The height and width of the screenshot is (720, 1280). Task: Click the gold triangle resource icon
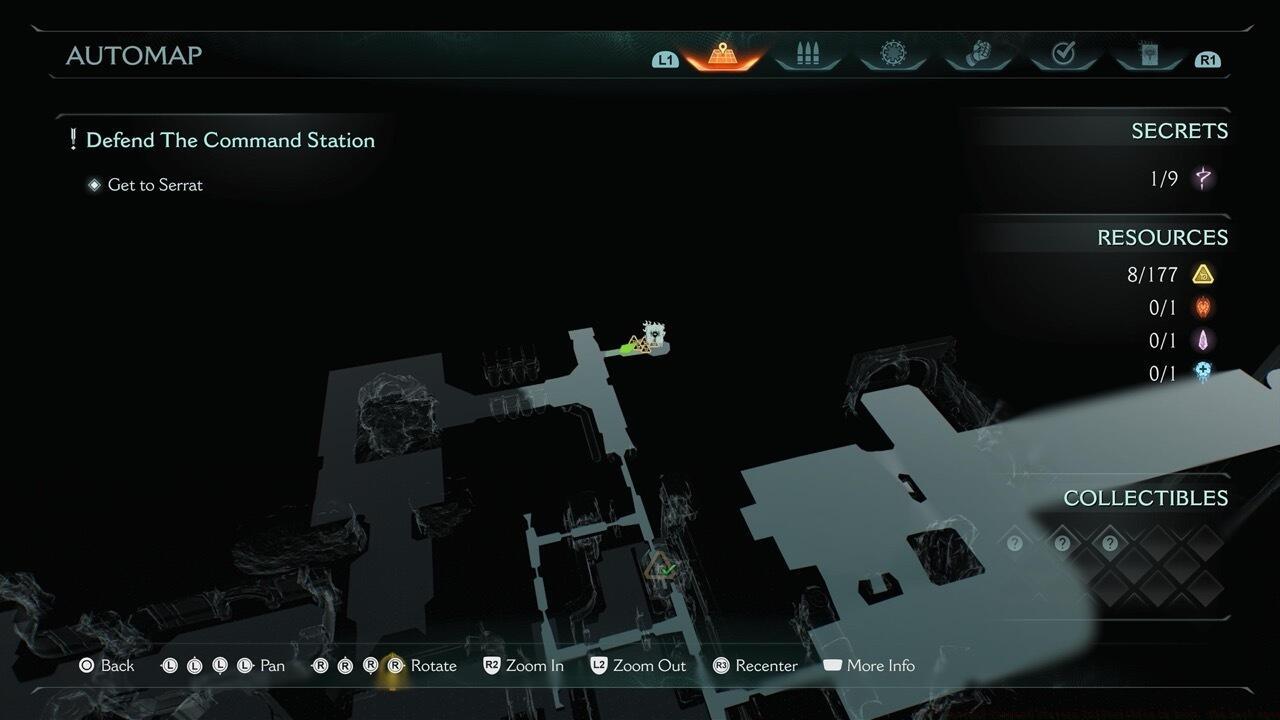(1202, 274)
